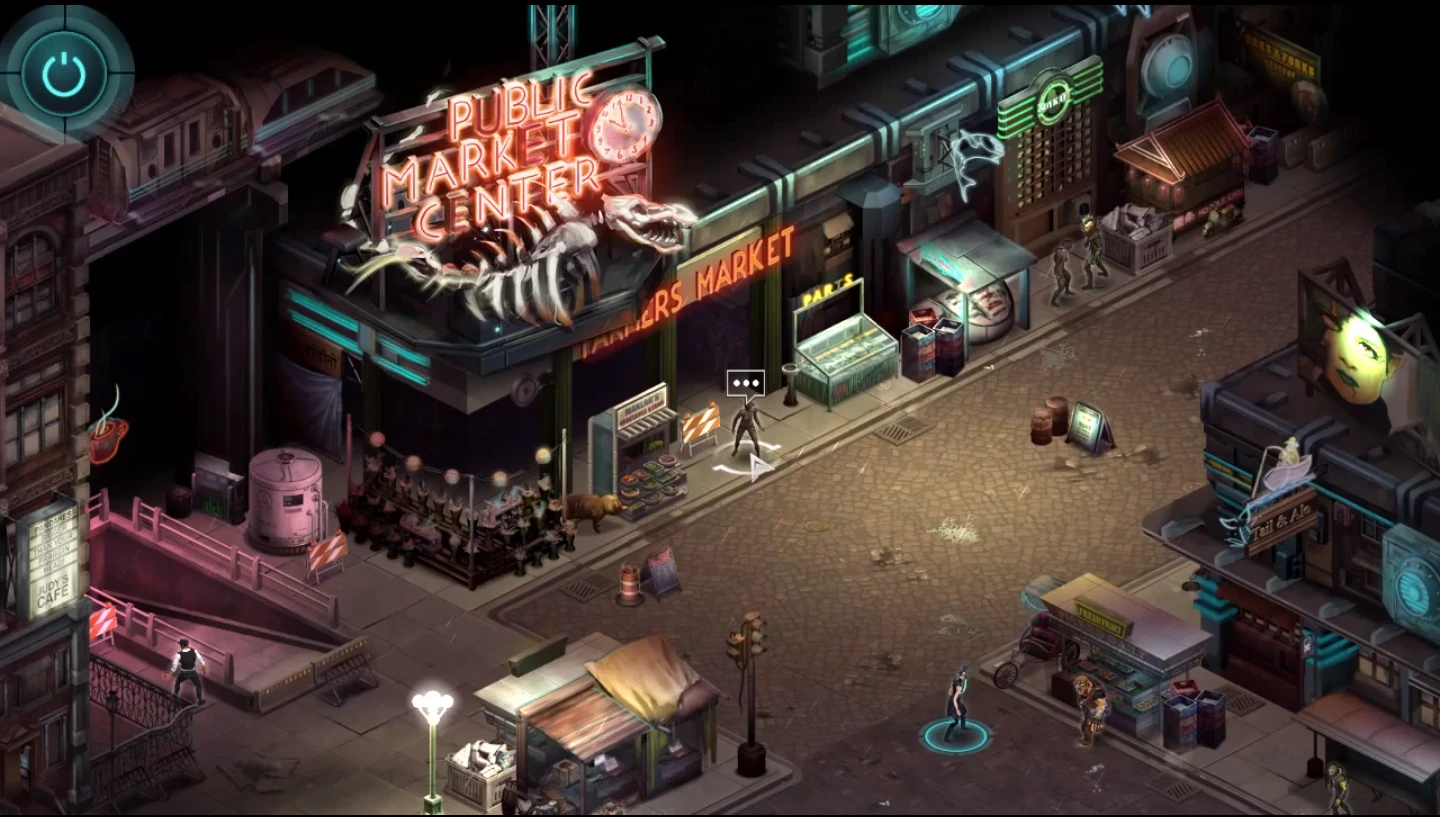Click the sandwich board beside the barrels
1440x817 pixels.
[1089, 423]
